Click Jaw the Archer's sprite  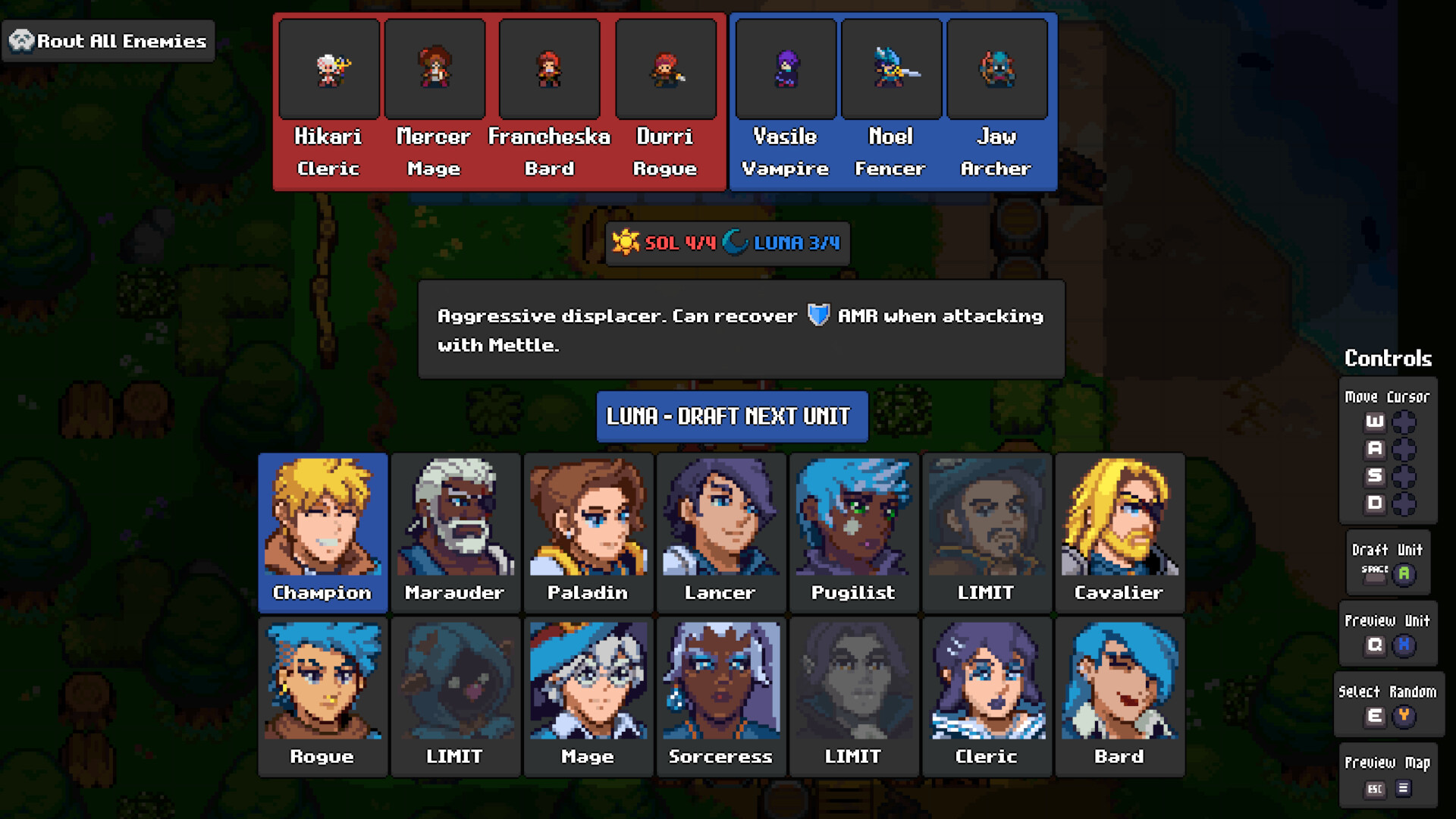click(997, 67)
